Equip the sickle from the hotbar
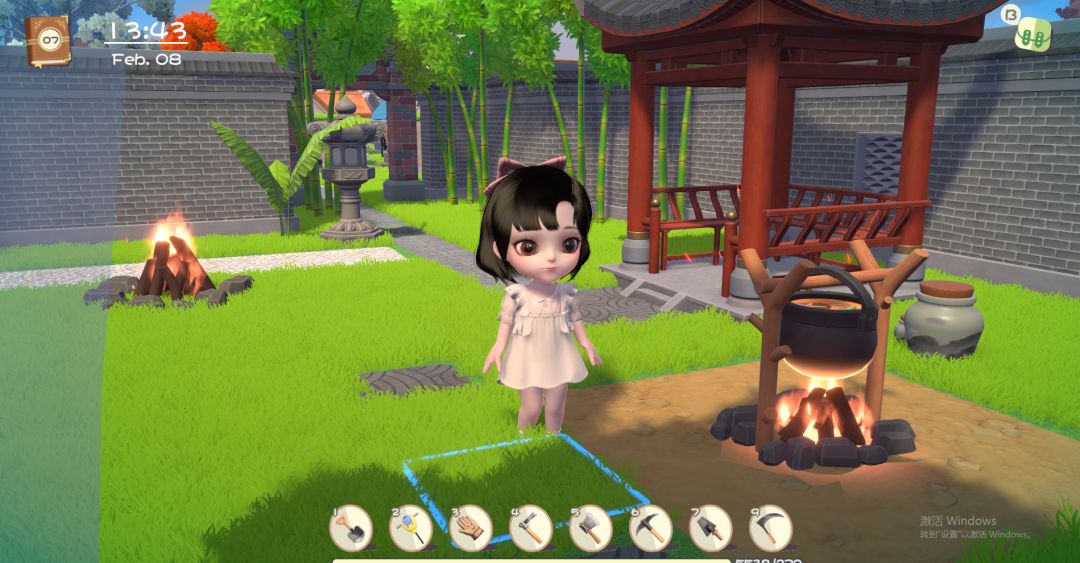Image resolution: width=1080 pixels, height=563 pixels. click(771, 528)
